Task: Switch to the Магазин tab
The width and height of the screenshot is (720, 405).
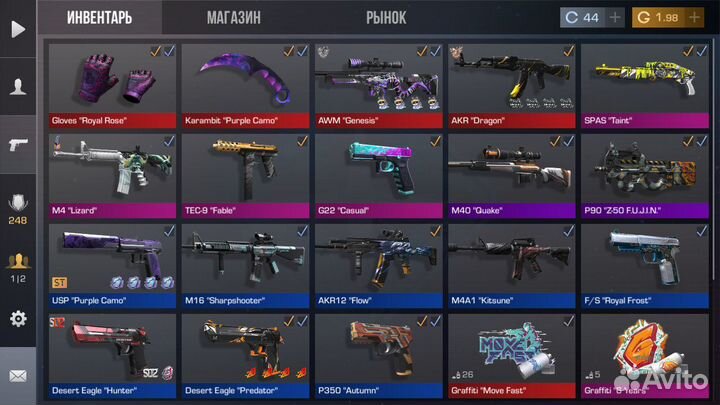Action: 234,18
